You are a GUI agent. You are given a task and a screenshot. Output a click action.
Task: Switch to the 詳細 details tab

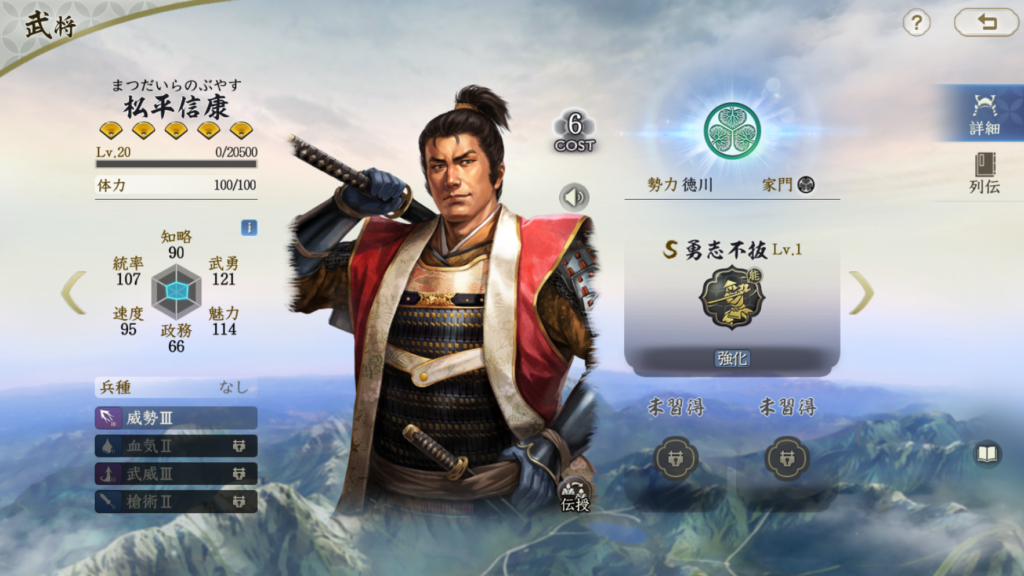coord(983,113)
